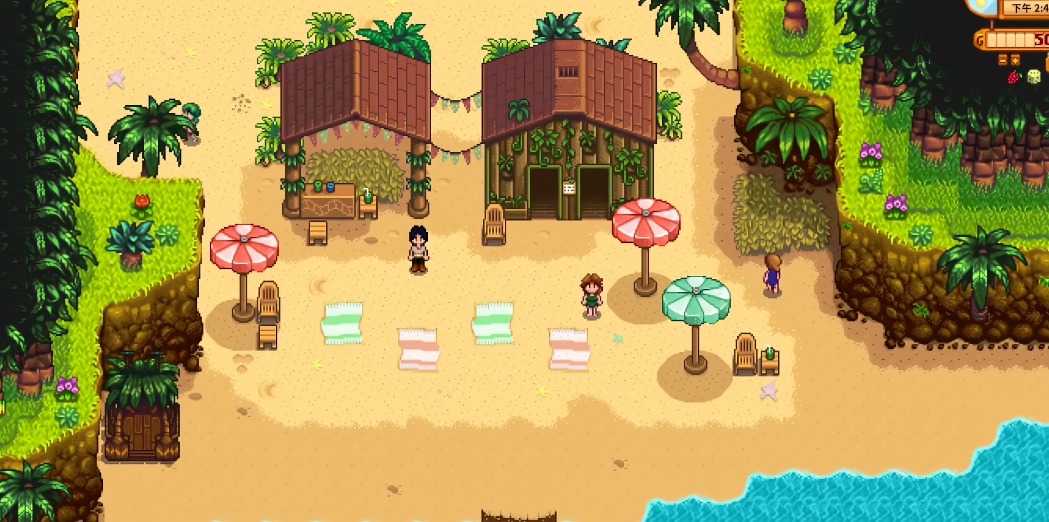The width and height of the screenshot is (1049, 522).
Task: Select the dice luck buff icon
Action: pyautogui.click(x=1034, y=77)
